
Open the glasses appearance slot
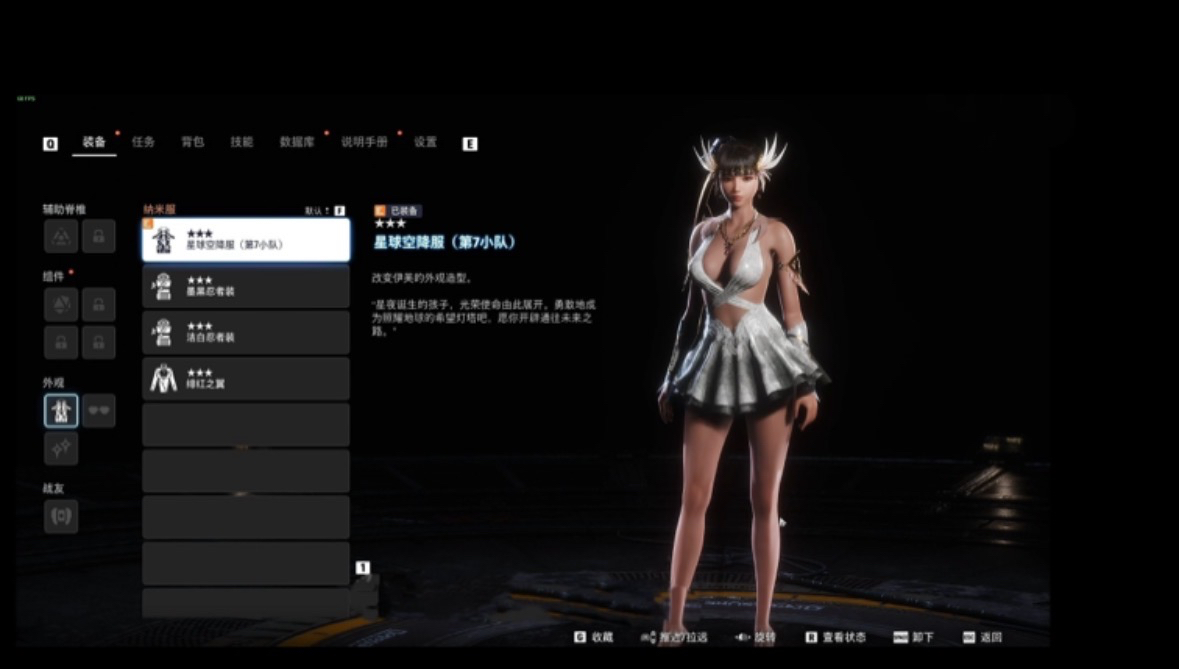coord(98,410)
